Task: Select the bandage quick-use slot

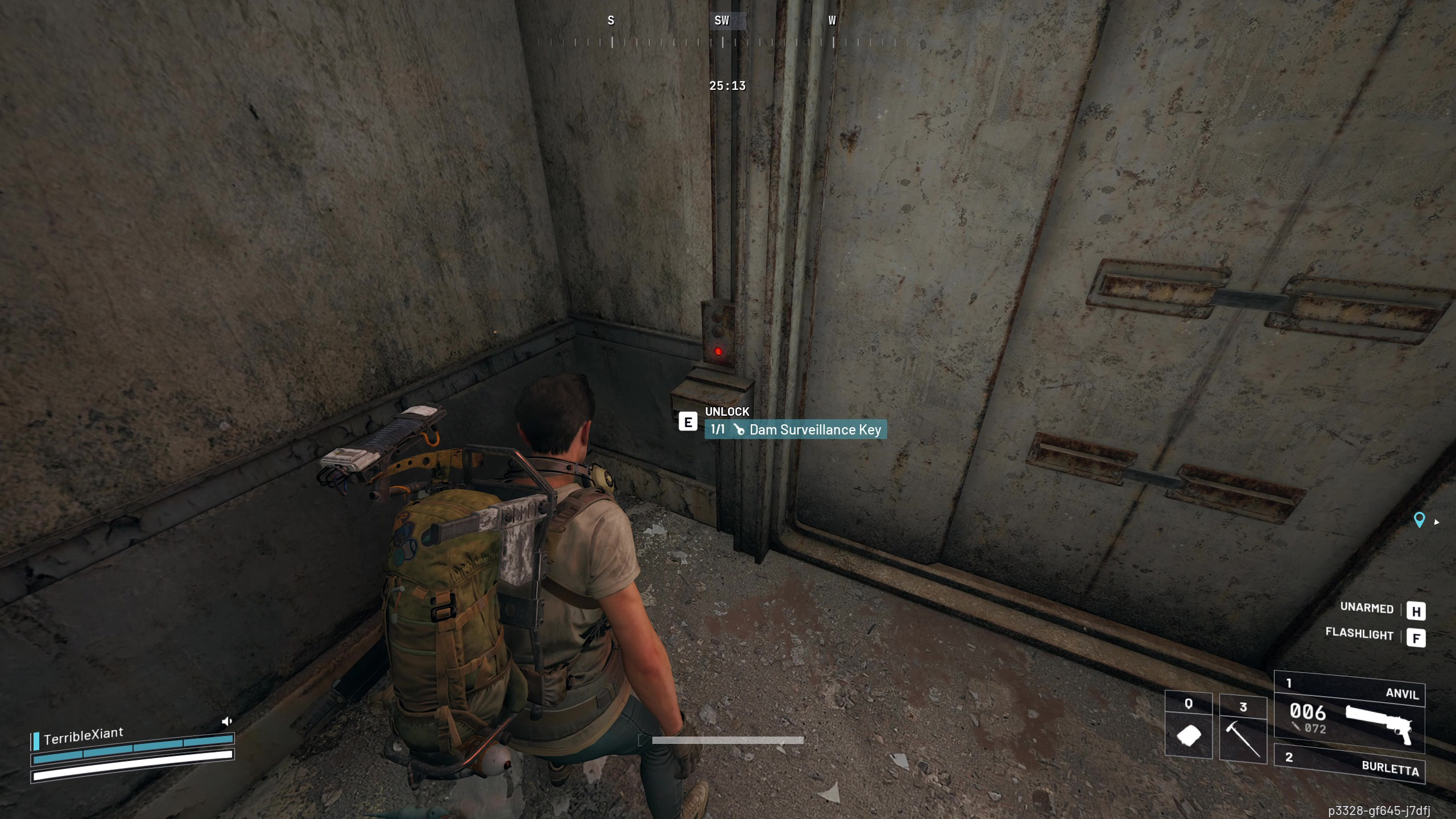Action: [x=1188, y=729]
